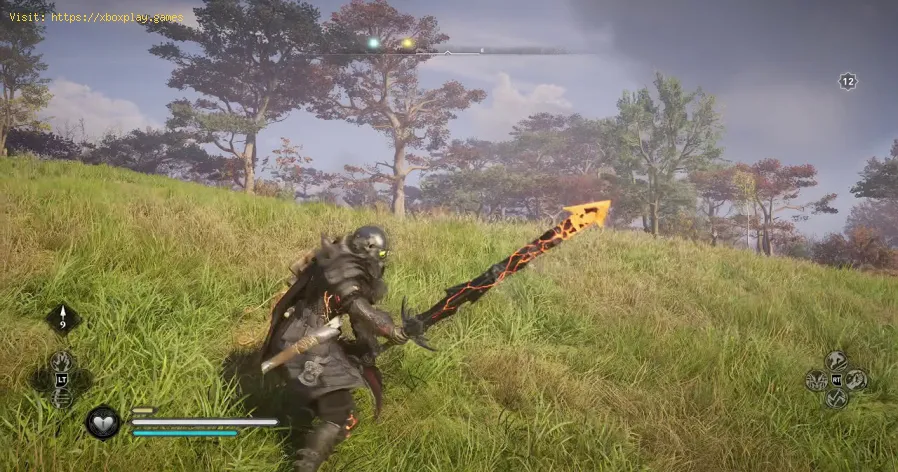Activate the bottom ability below RT
The image size is (898, 472).
pyautogui.click(x=836, y=398)
